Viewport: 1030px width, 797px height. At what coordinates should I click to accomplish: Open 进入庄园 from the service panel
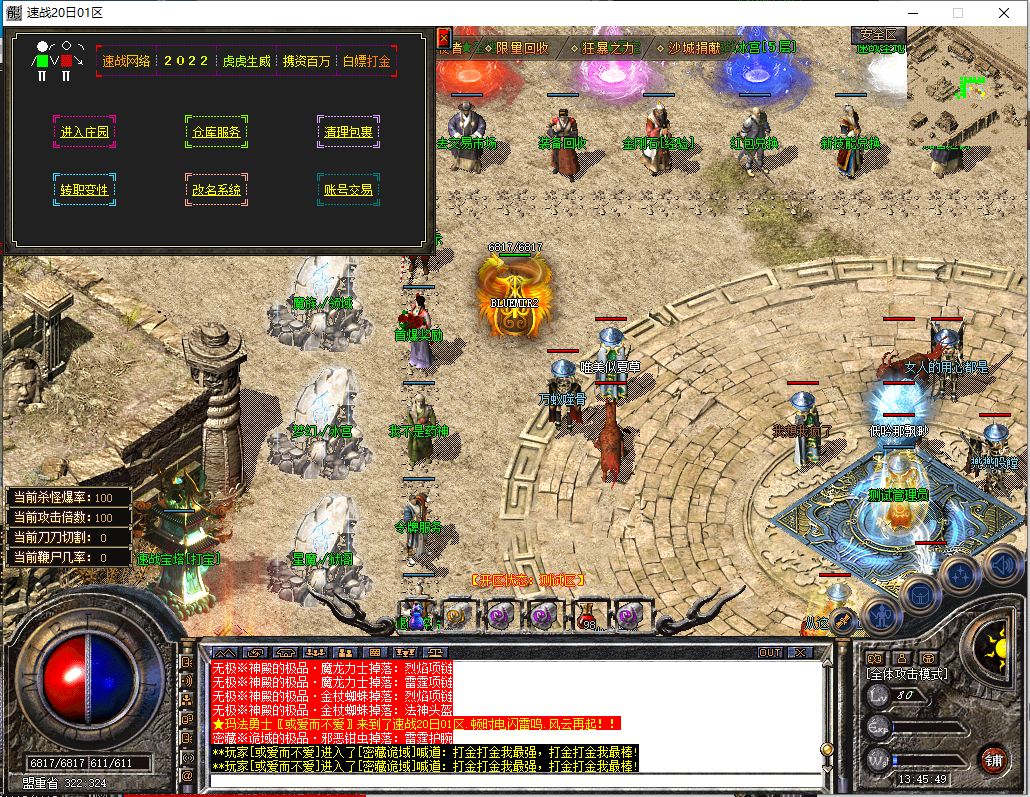click(x=84, y=132)
